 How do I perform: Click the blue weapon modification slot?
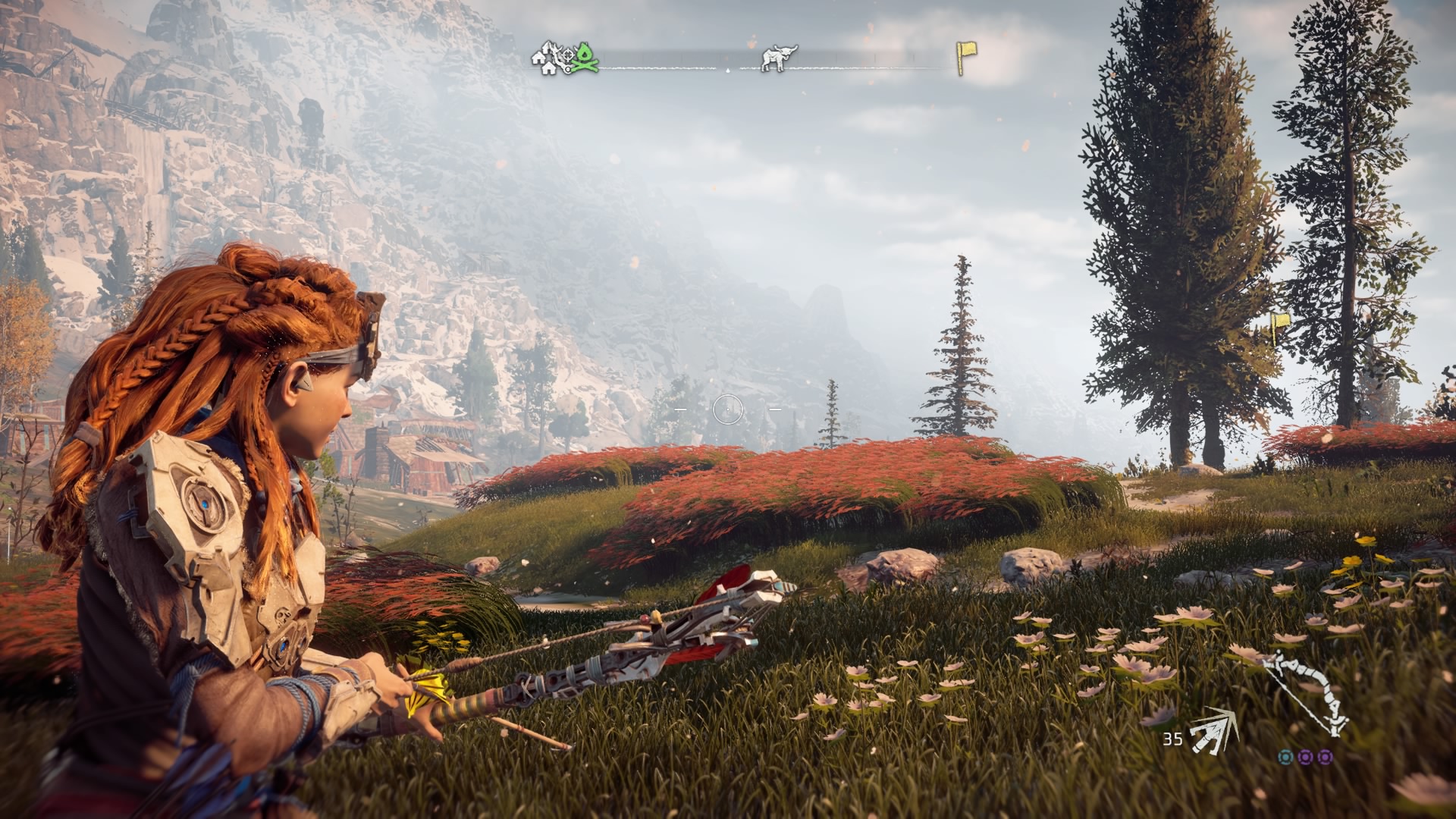[1285, 756]
